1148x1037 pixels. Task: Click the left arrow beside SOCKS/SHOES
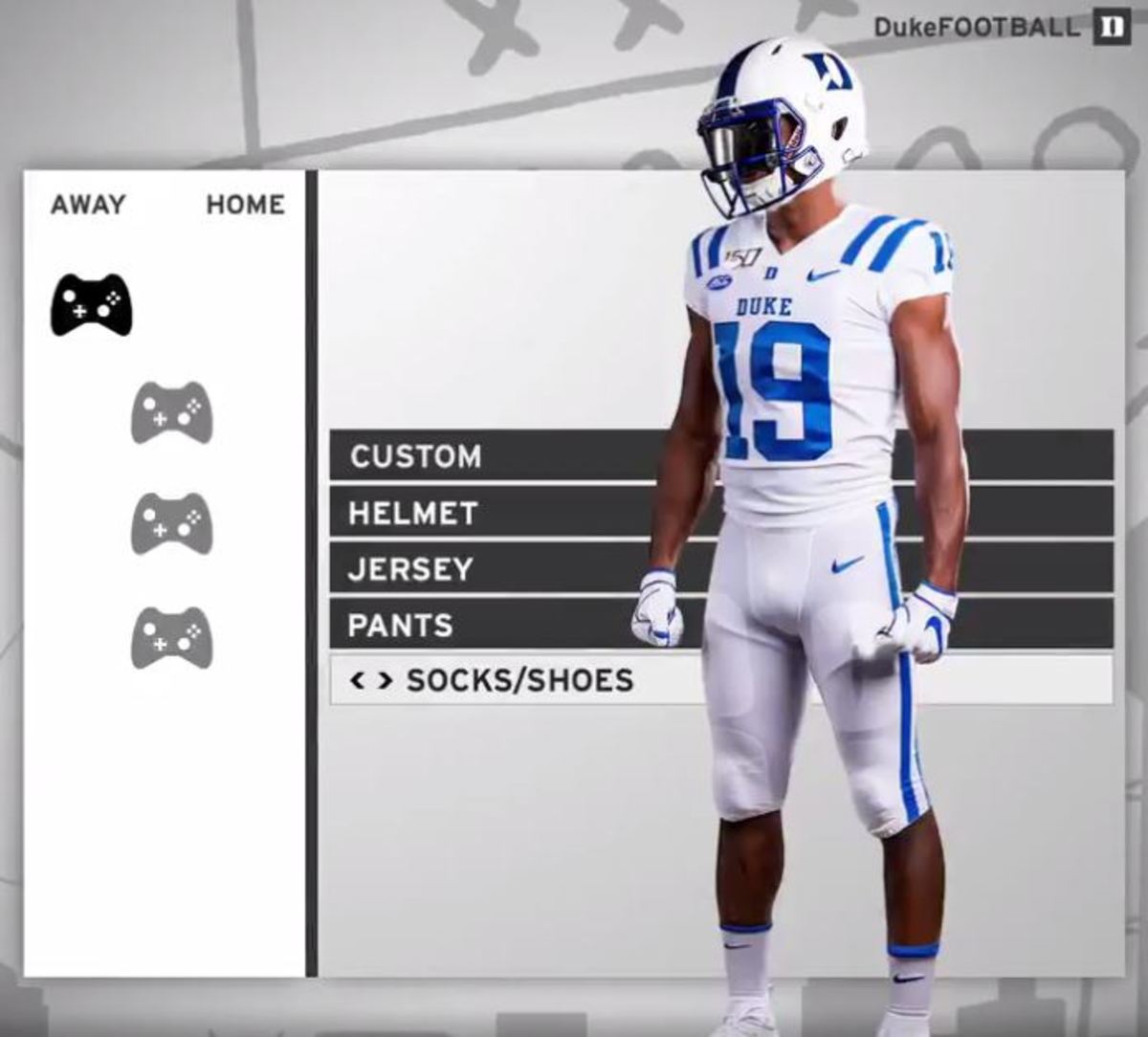(x=358, y=680)
